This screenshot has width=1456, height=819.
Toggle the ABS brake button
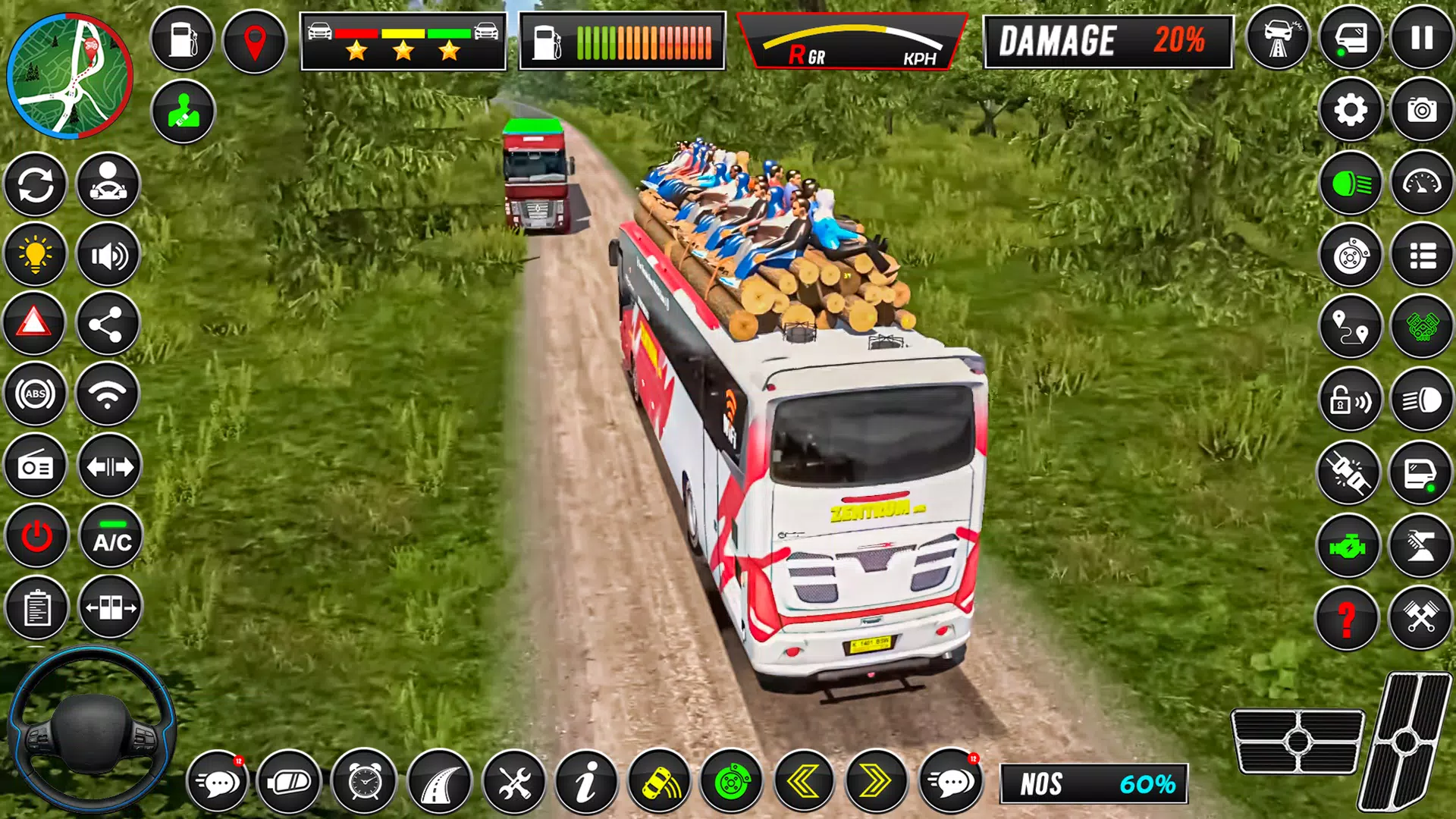click(x=36, y=394)
